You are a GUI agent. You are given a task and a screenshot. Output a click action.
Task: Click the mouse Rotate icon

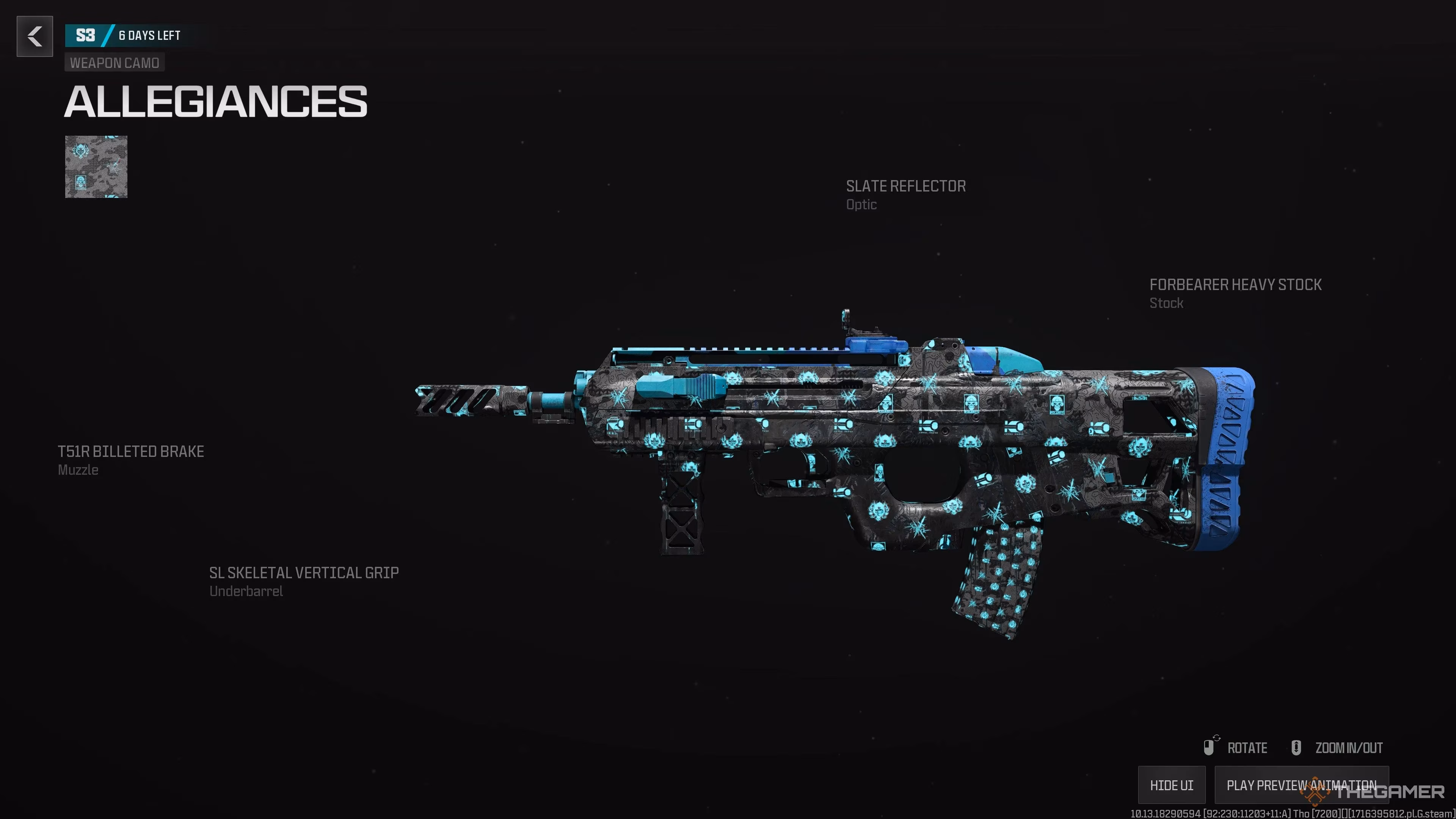point(1209,747)
